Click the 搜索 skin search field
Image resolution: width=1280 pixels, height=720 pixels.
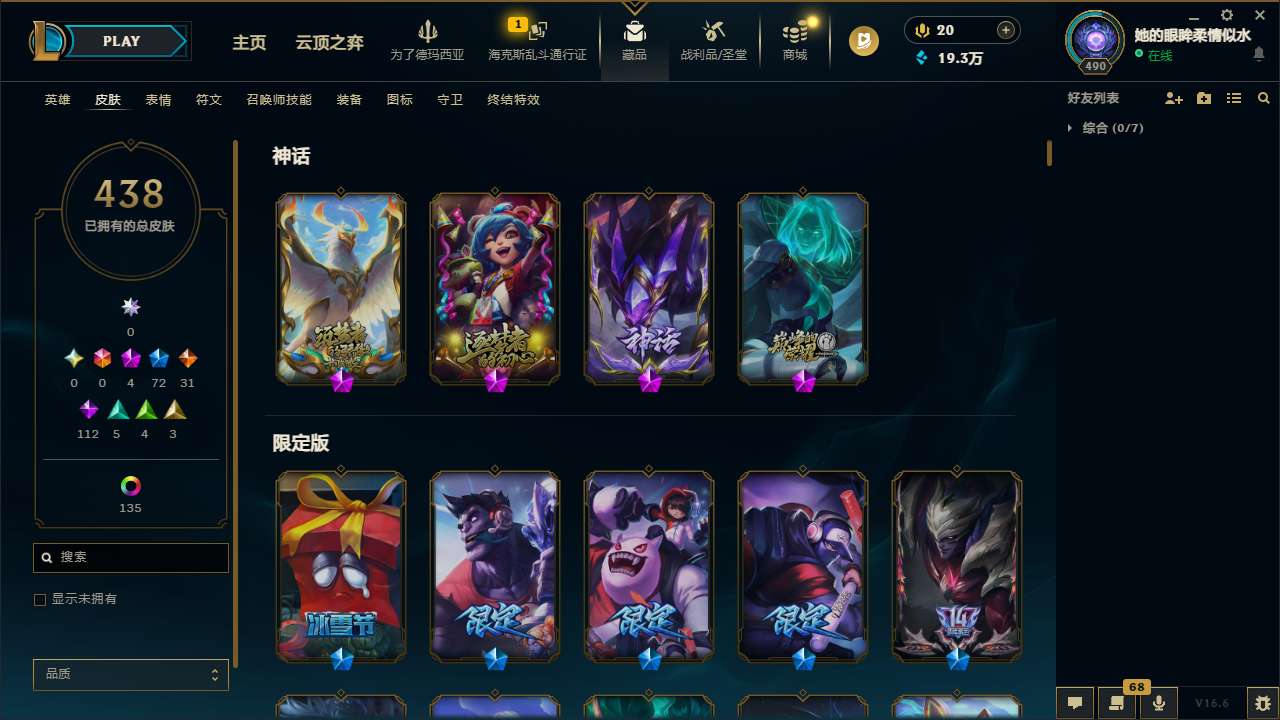coord(130,557)
